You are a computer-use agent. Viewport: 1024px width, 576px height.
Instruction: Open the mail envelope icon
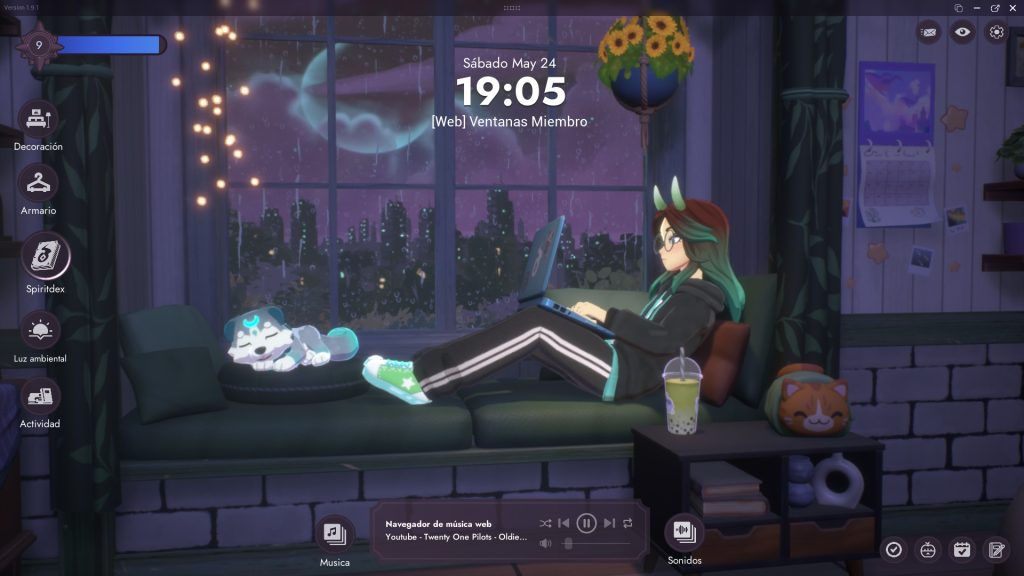929,32
